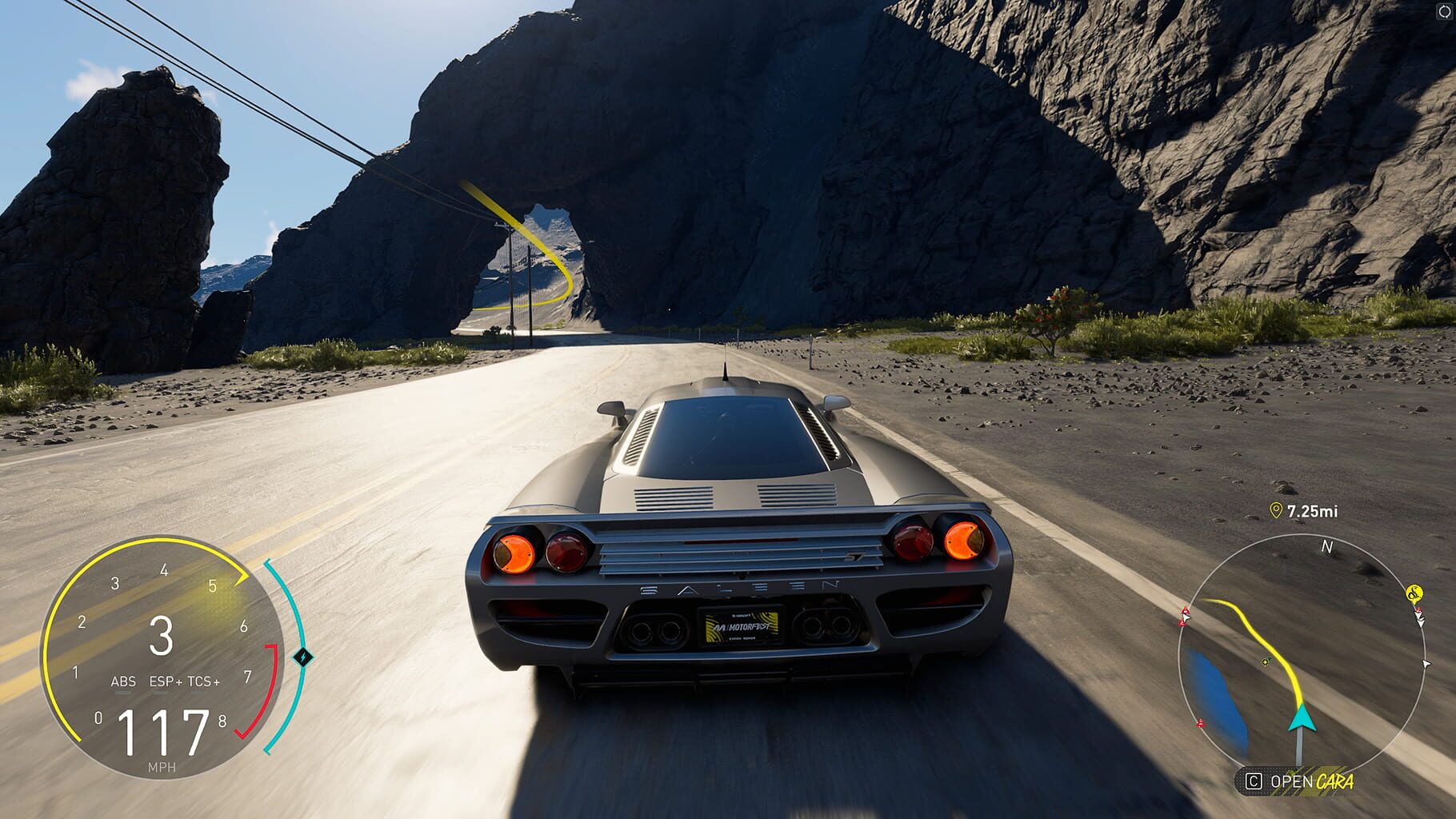Viewport: 1456px width, 819px height.
Task: Click a red traffic cone hazard icon on the minimap
Action: (1184, 609)
